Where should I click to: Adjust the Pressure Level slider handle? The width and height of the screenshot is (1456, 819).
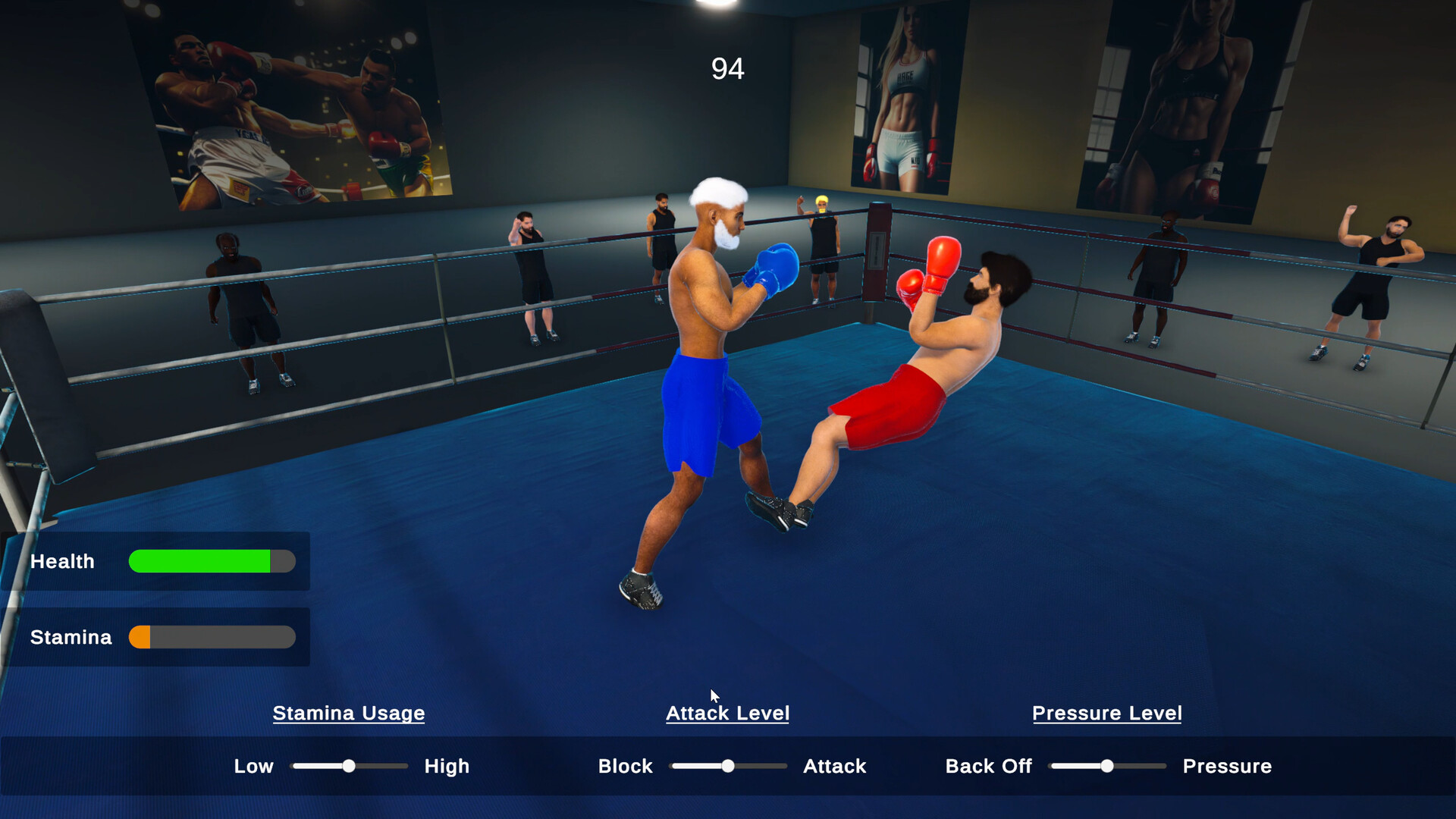(x=1107, y=766)
